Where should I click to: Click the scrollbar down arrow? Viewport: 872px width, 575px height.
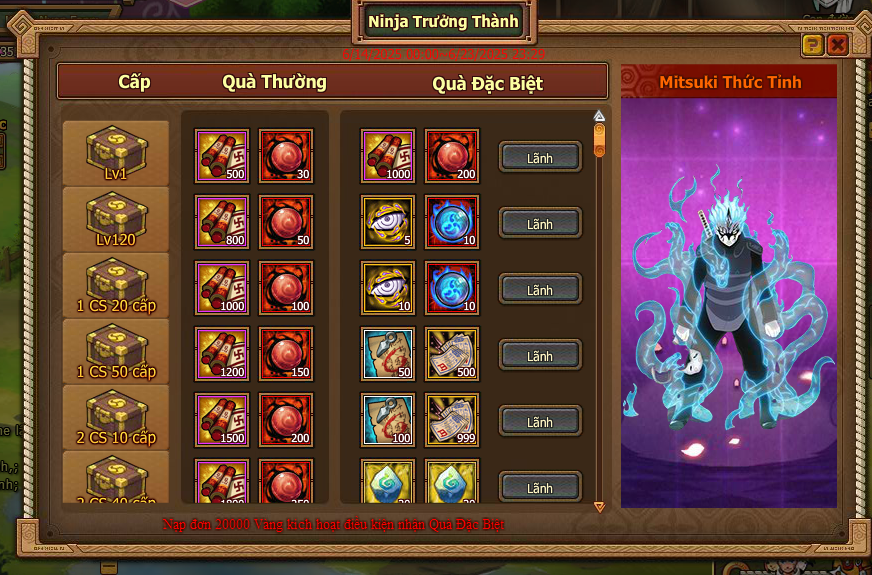click(599, 507)
